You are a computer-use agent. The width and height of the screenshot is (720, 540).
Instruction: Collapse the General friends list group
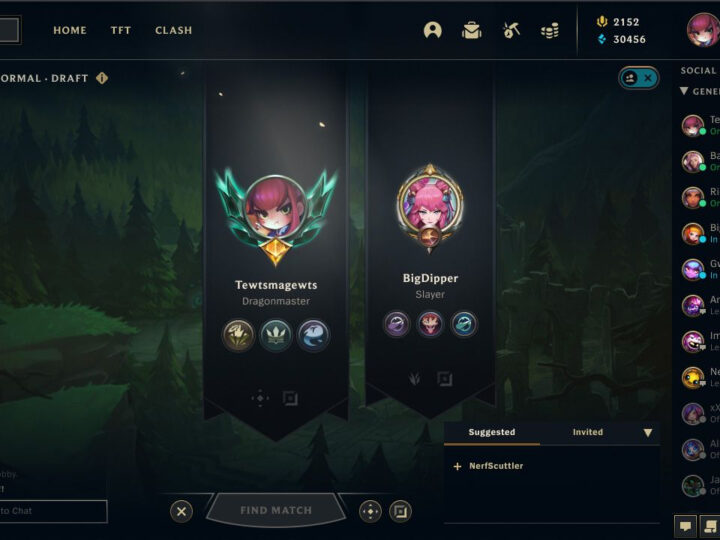tap(684, 91)
